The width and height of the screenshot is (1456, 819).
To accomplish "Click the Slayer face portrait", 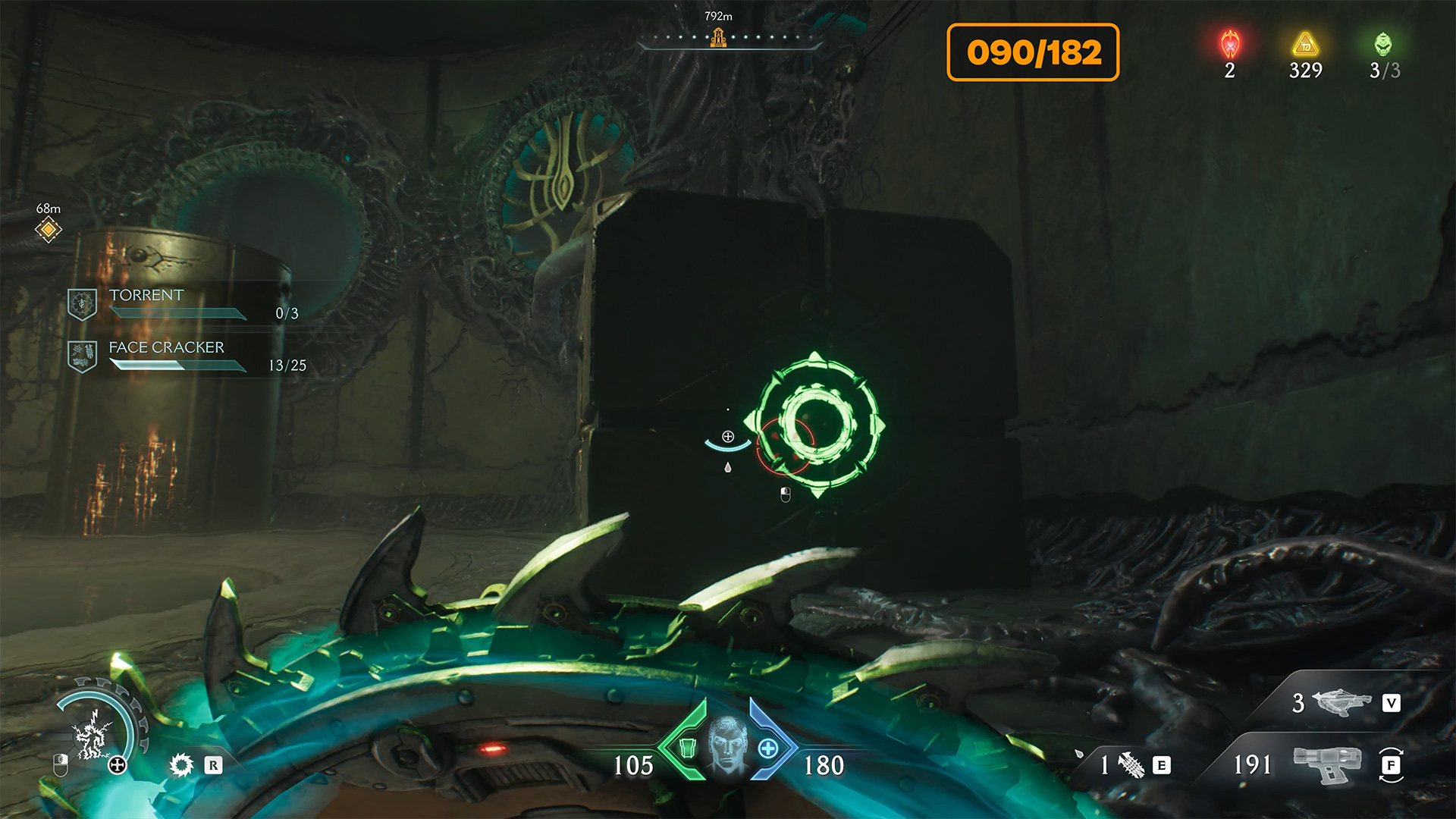I will point(727,745).
